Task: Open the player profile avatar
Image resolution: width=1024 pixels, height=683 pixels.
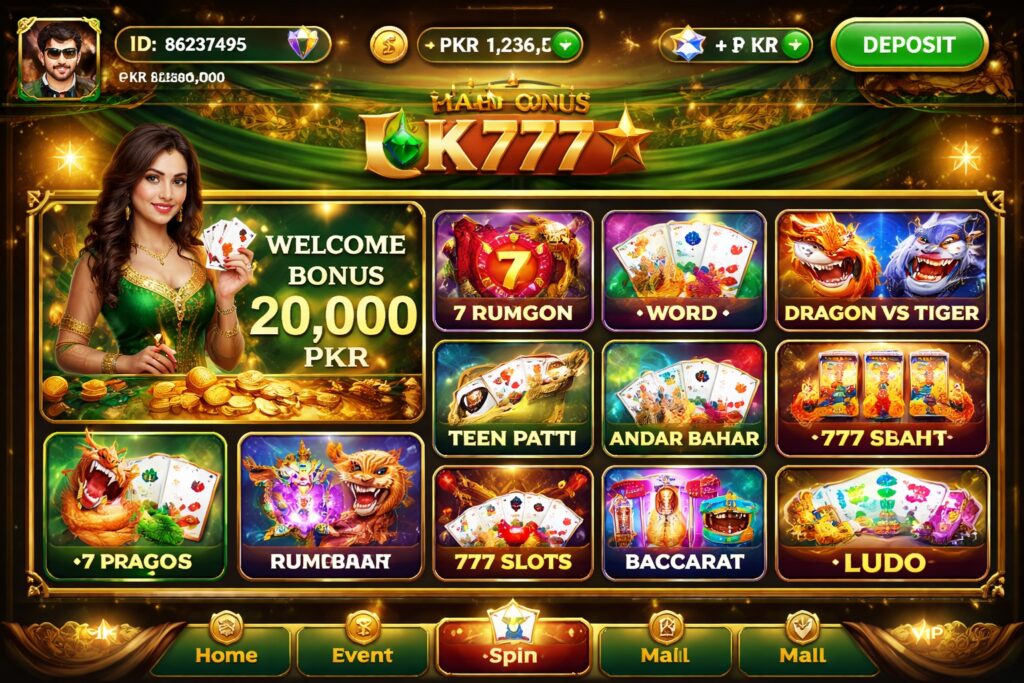Action: pos(59,60)
